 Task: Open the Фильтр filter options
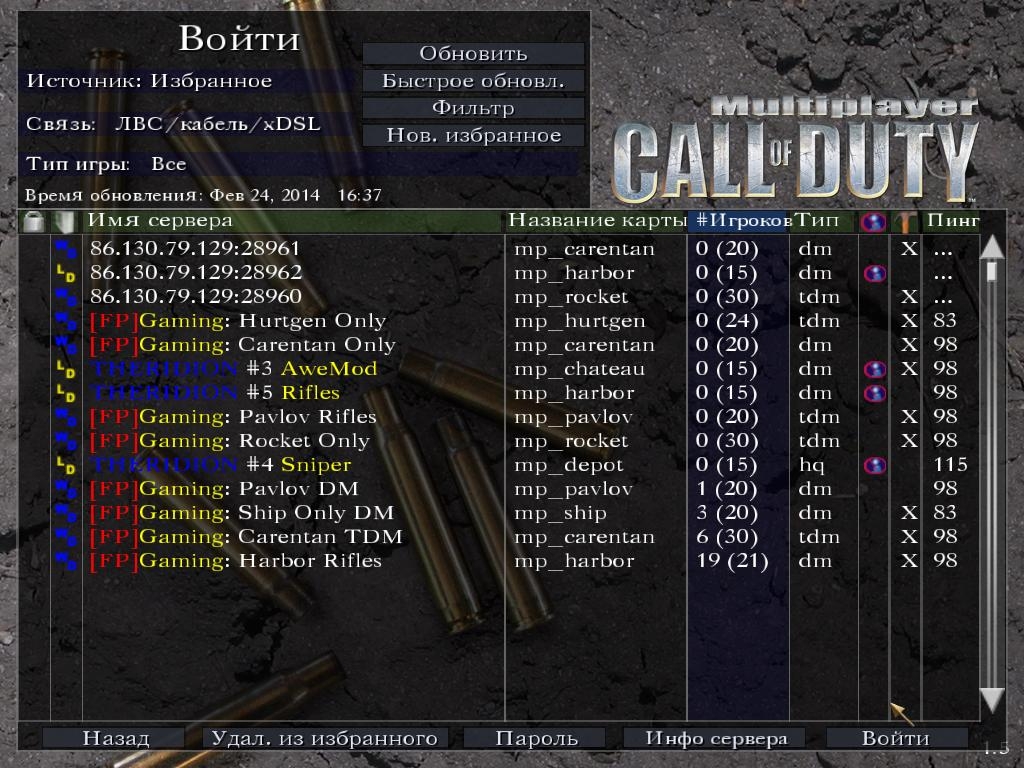click(473, 108)
